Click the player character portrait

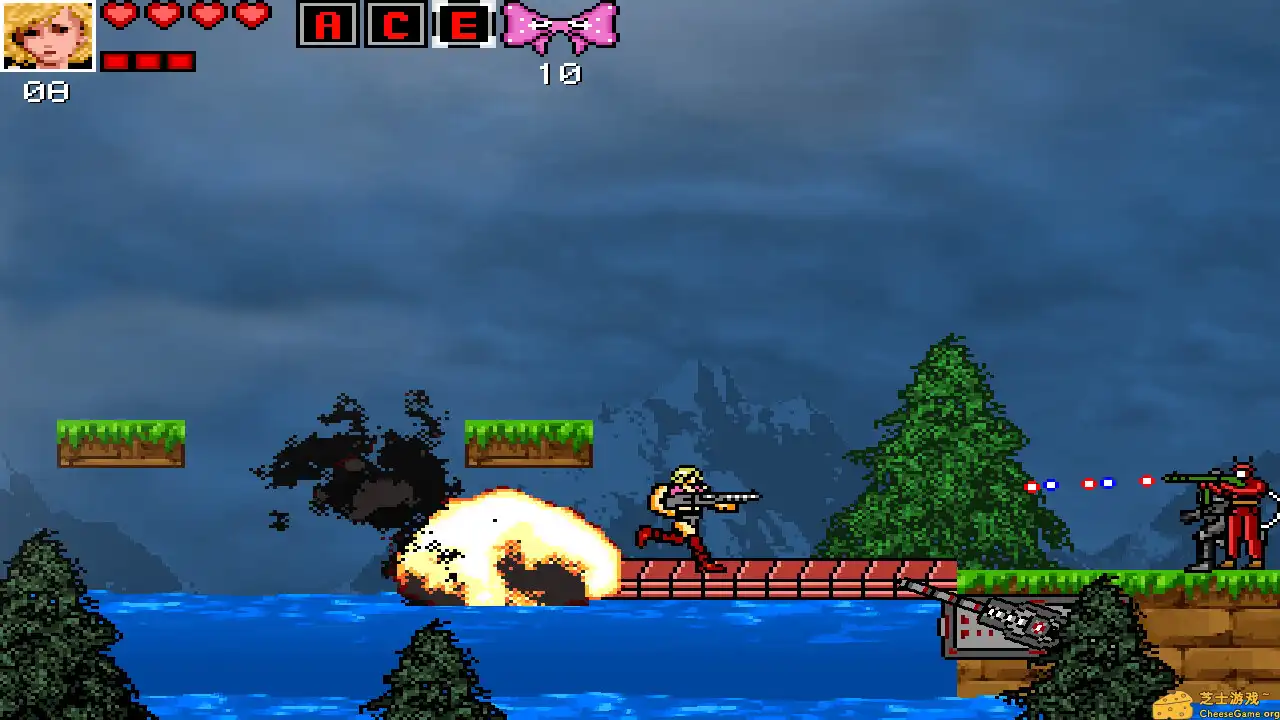48,38
